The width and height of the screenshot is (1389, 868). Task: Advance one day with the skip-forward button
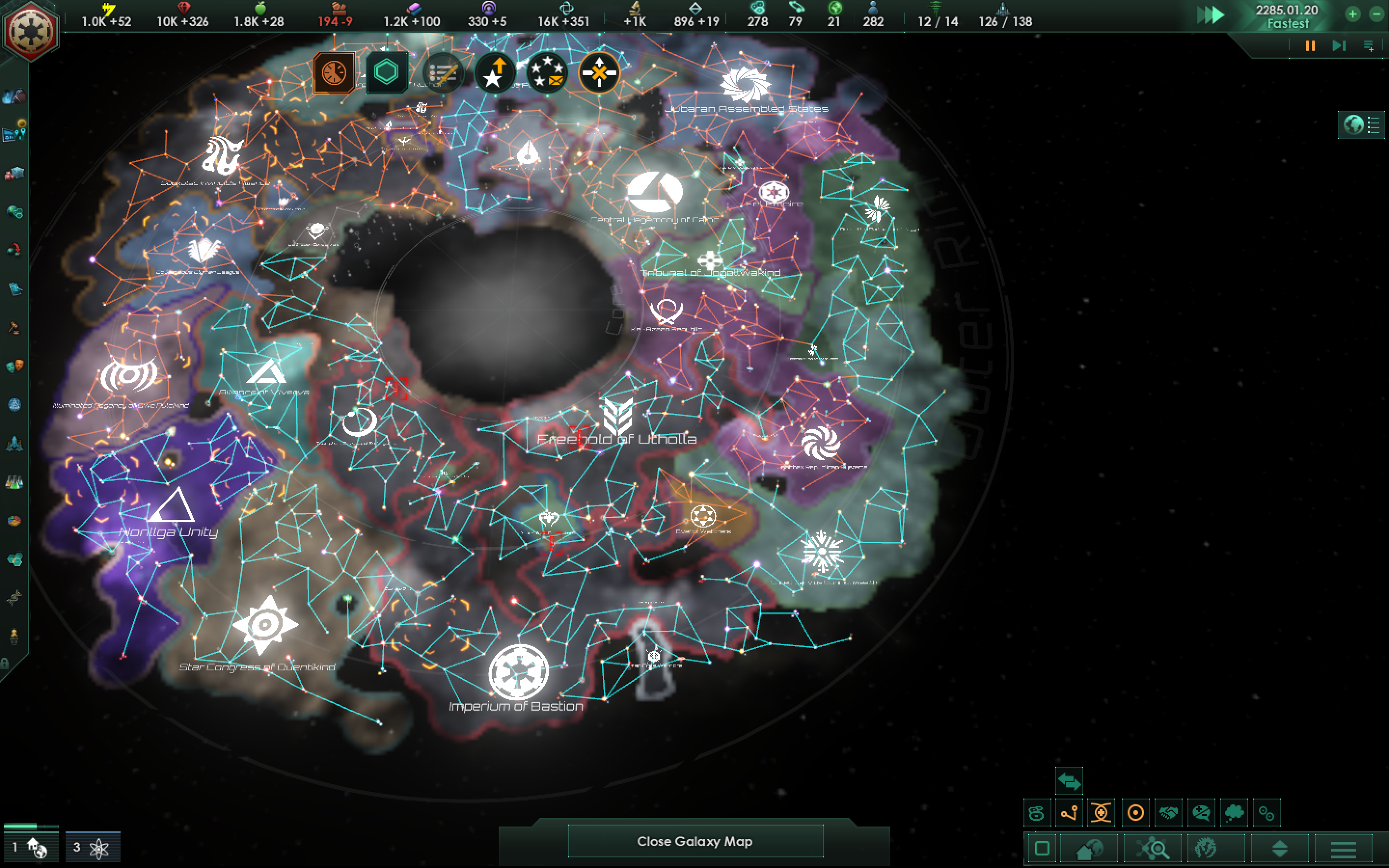pyautogui.click(x=1340, y=46)
